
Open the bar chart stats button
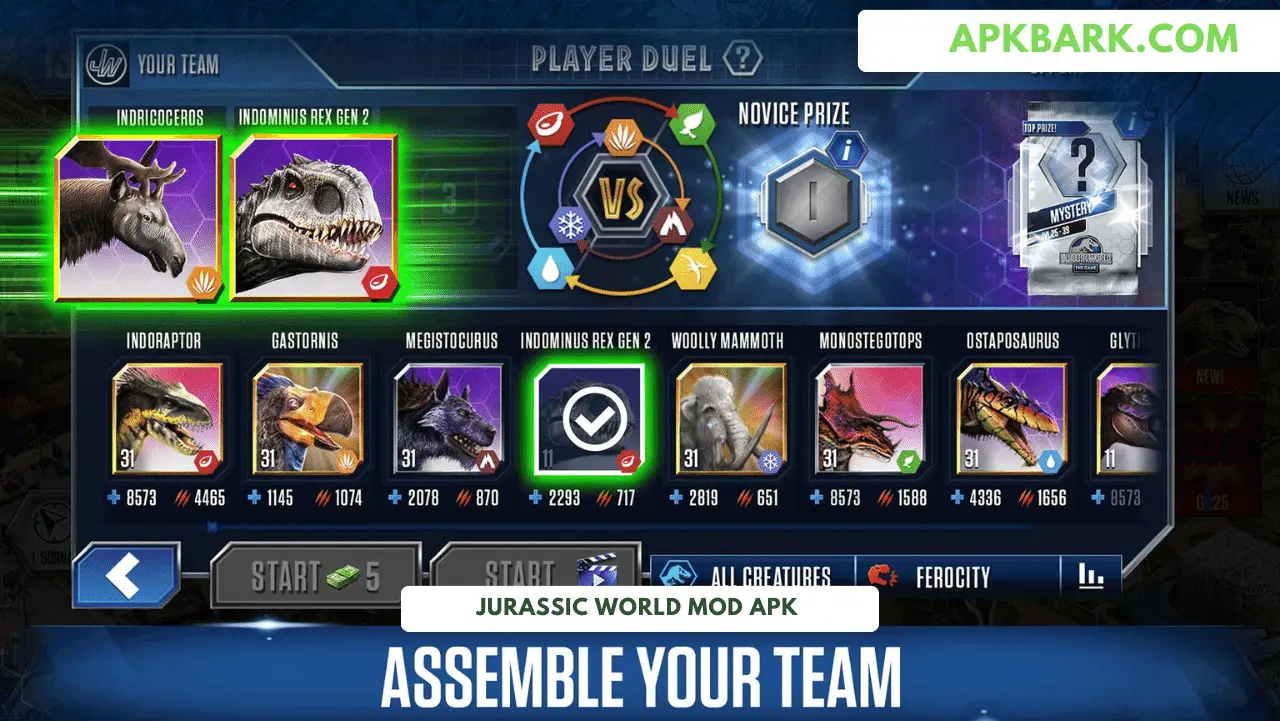coord(1091,576)
